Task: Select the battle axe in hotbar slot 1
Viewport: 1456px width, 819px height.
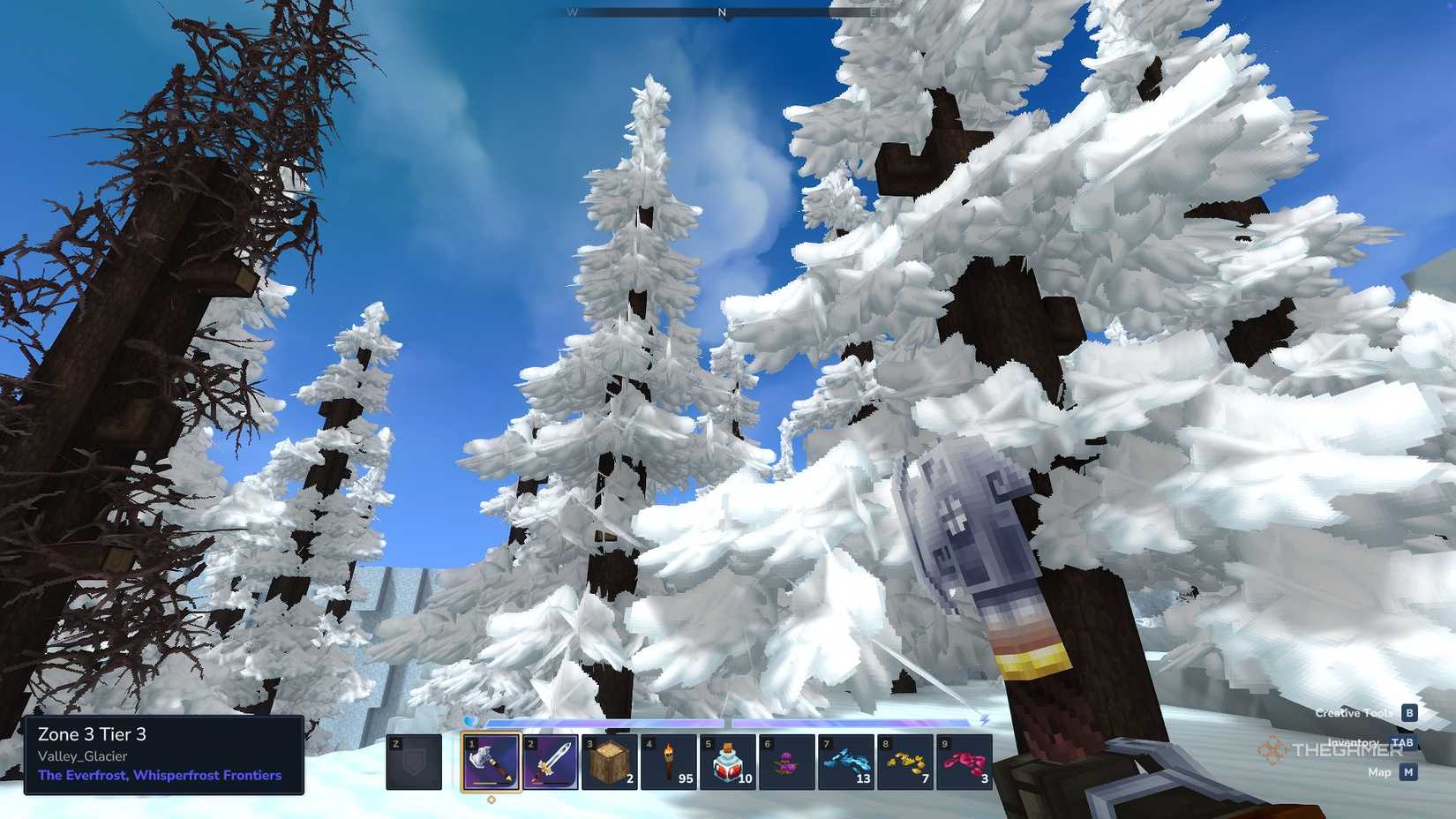Action: point(492,763)
